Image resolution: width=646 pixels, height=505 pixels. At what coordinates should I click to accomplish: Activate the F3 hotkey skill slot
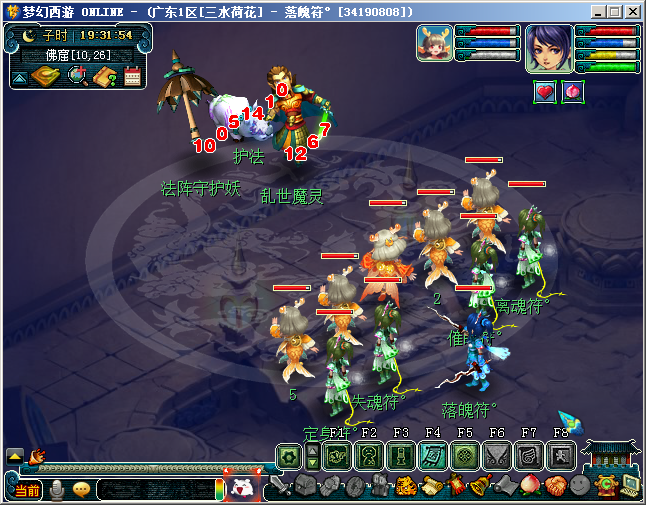click(401, 456)
